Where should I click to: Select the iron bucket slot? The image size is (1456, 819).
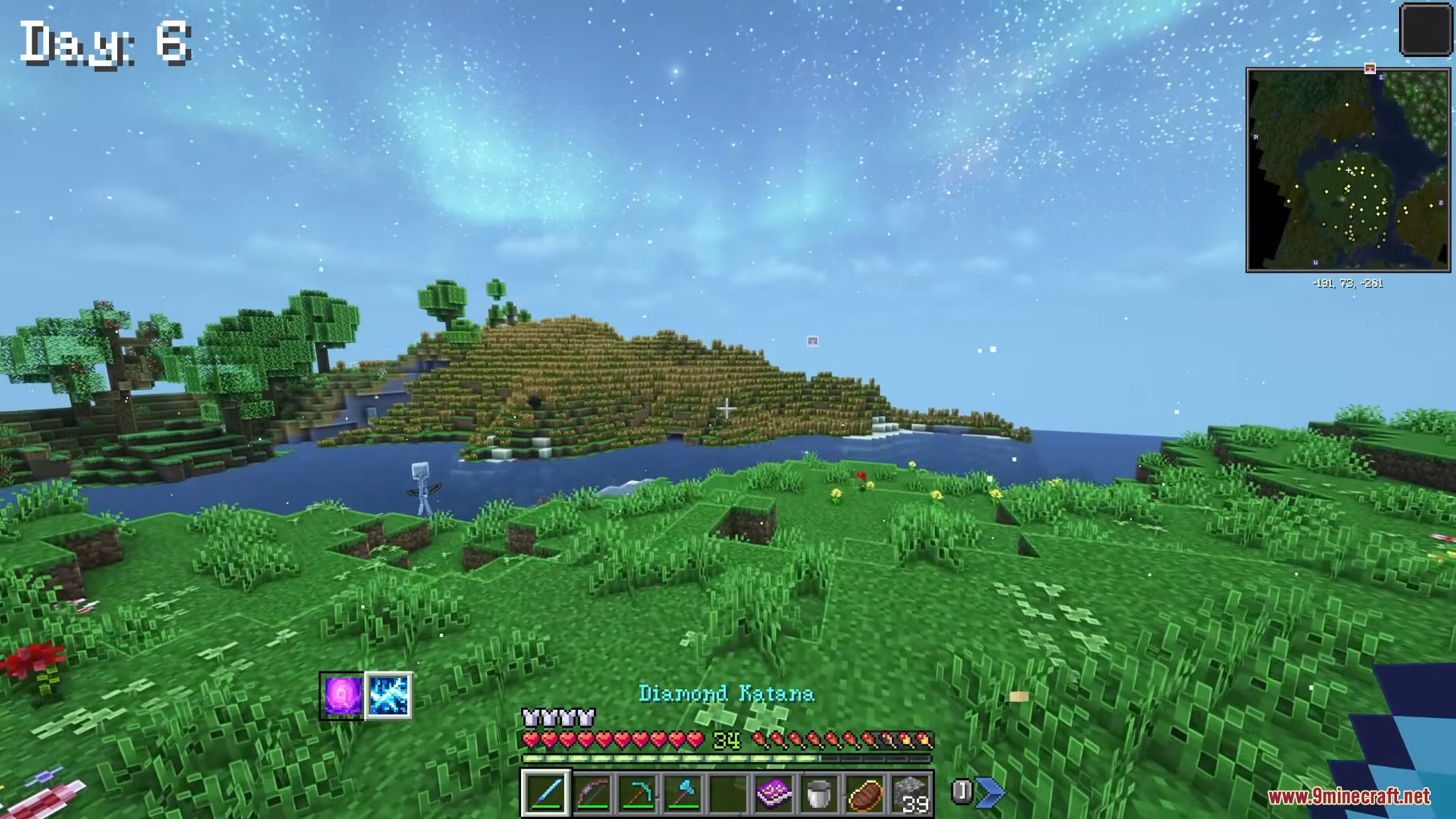818,793
